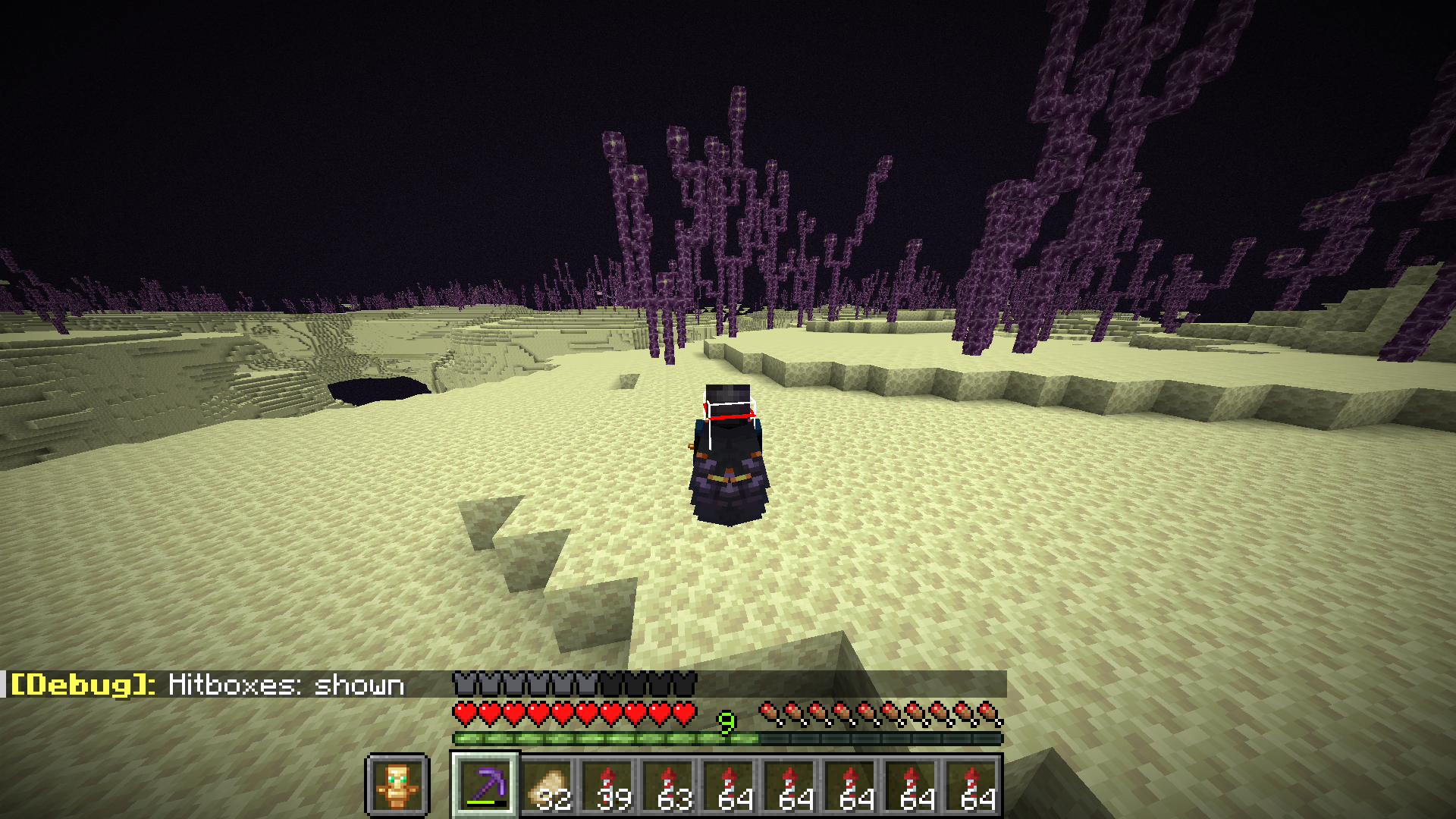Select the phantom membrane stack of 32
Screen dimensions: 1456x819
click(x=548, y=786)
